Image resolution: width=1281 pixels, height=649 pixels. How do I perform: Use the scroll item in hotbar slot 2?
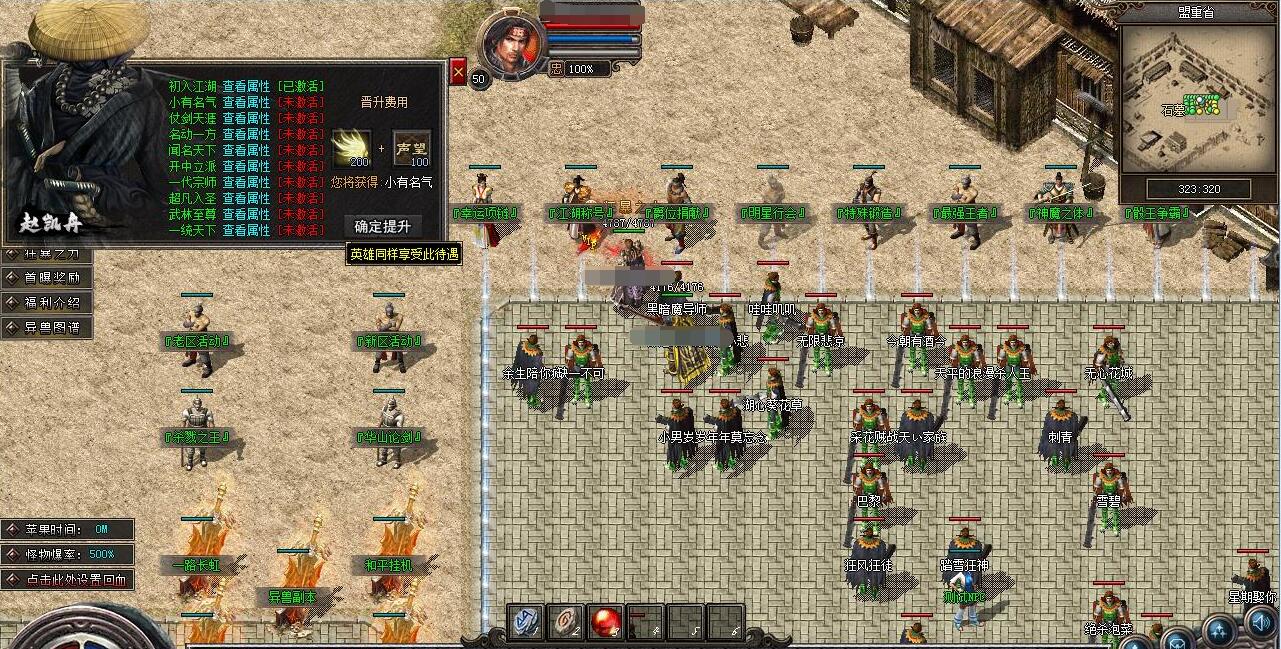566,622
